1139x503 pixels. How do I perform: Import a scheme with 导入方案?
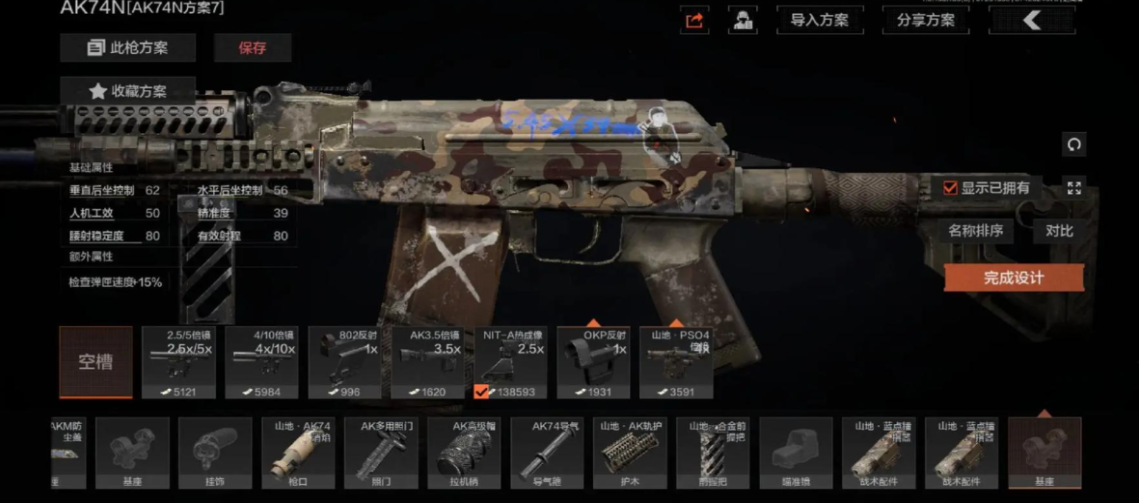pos(820,20)
